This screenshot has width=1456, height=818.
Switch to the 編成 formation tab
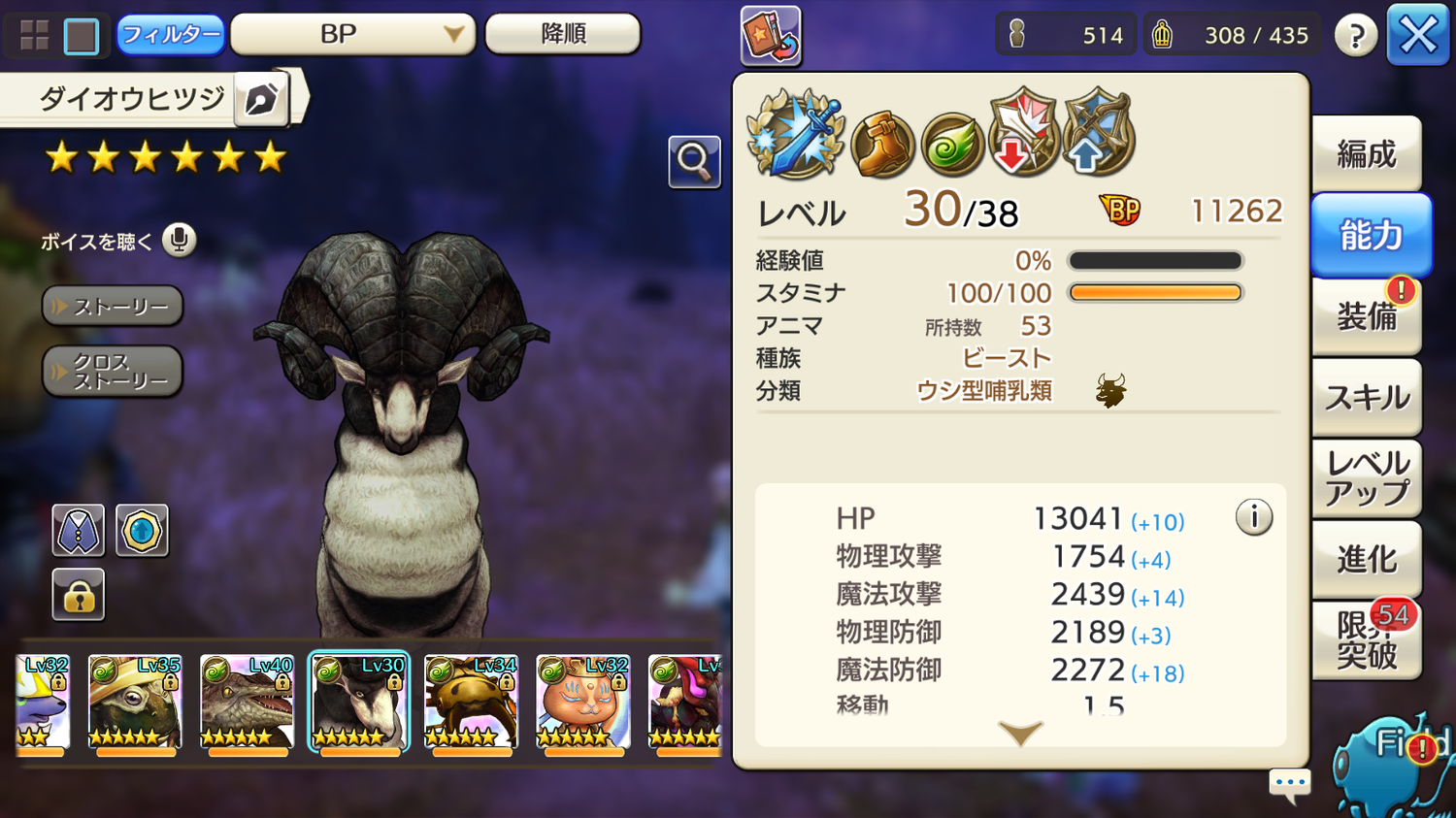(1366, 154)
